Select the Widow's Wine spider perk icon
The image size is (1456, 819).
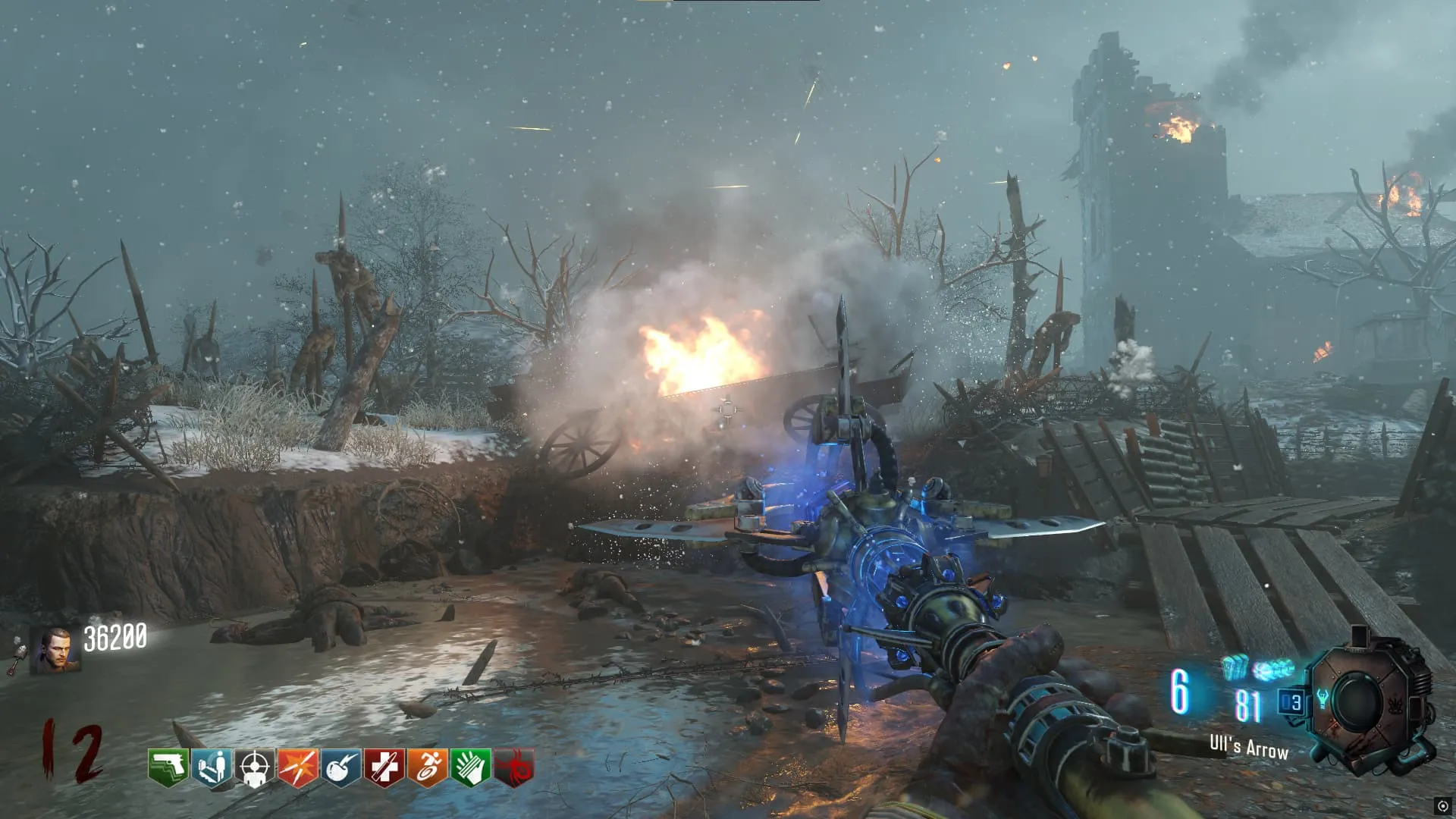coord(513,768)
